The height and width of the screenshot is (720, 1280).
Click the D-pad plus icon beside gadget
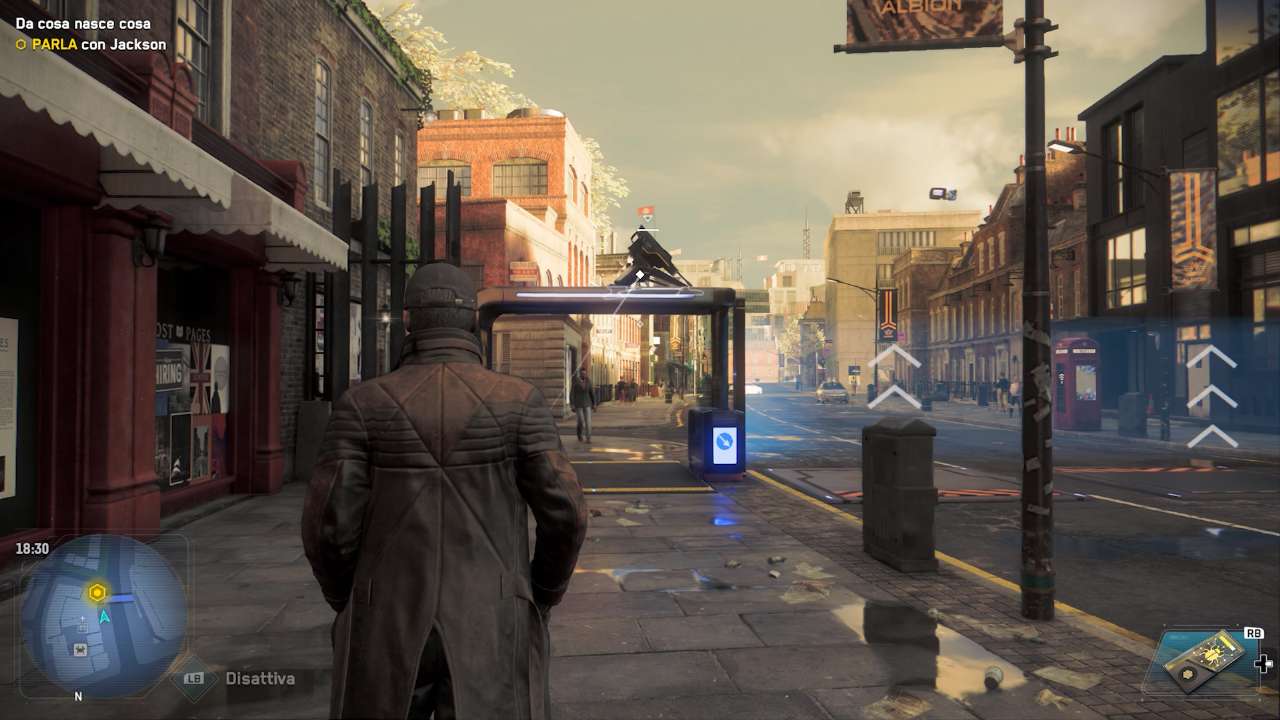(1264, 663)
